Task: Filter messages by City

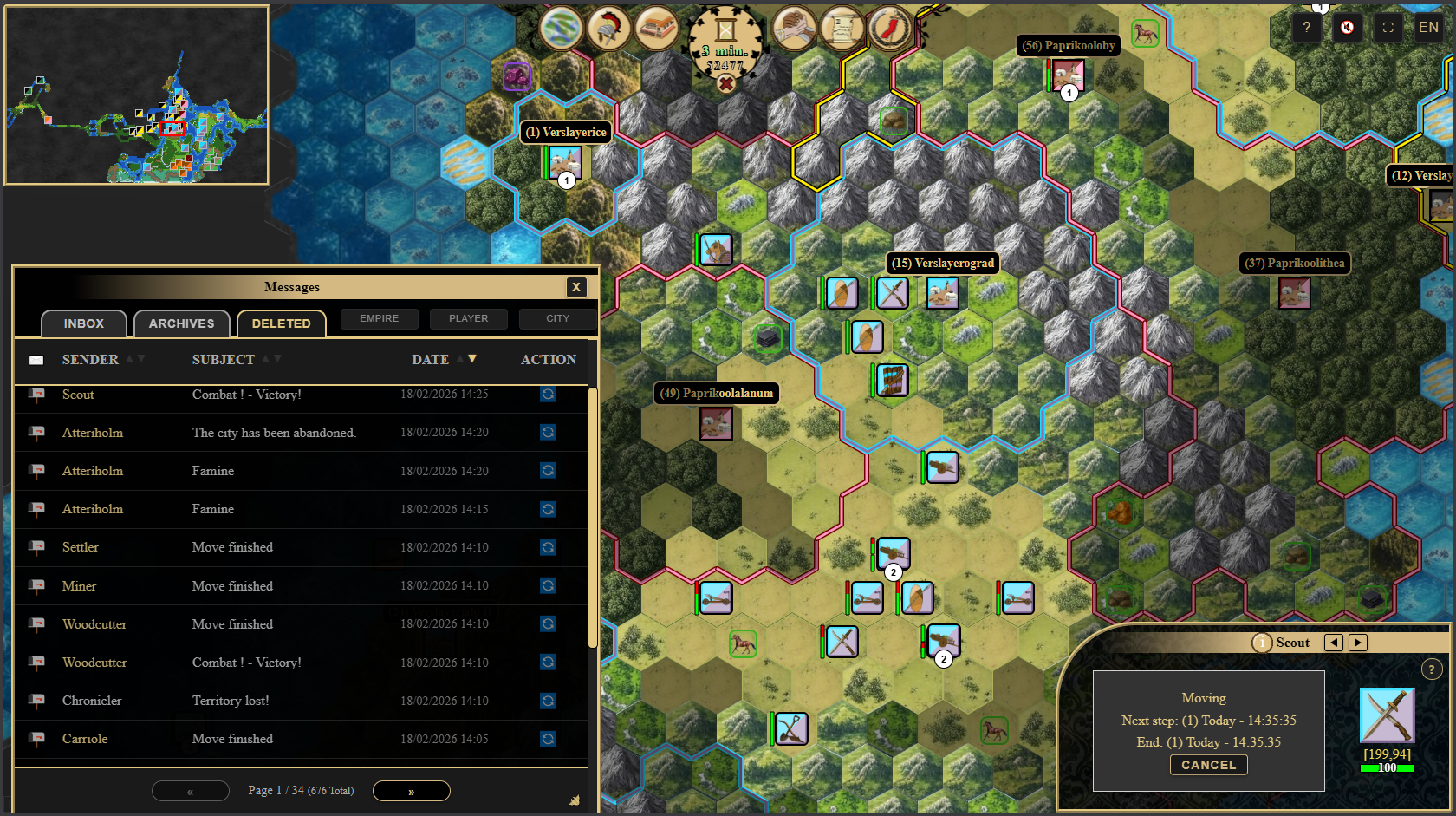Action: (557, 318)
